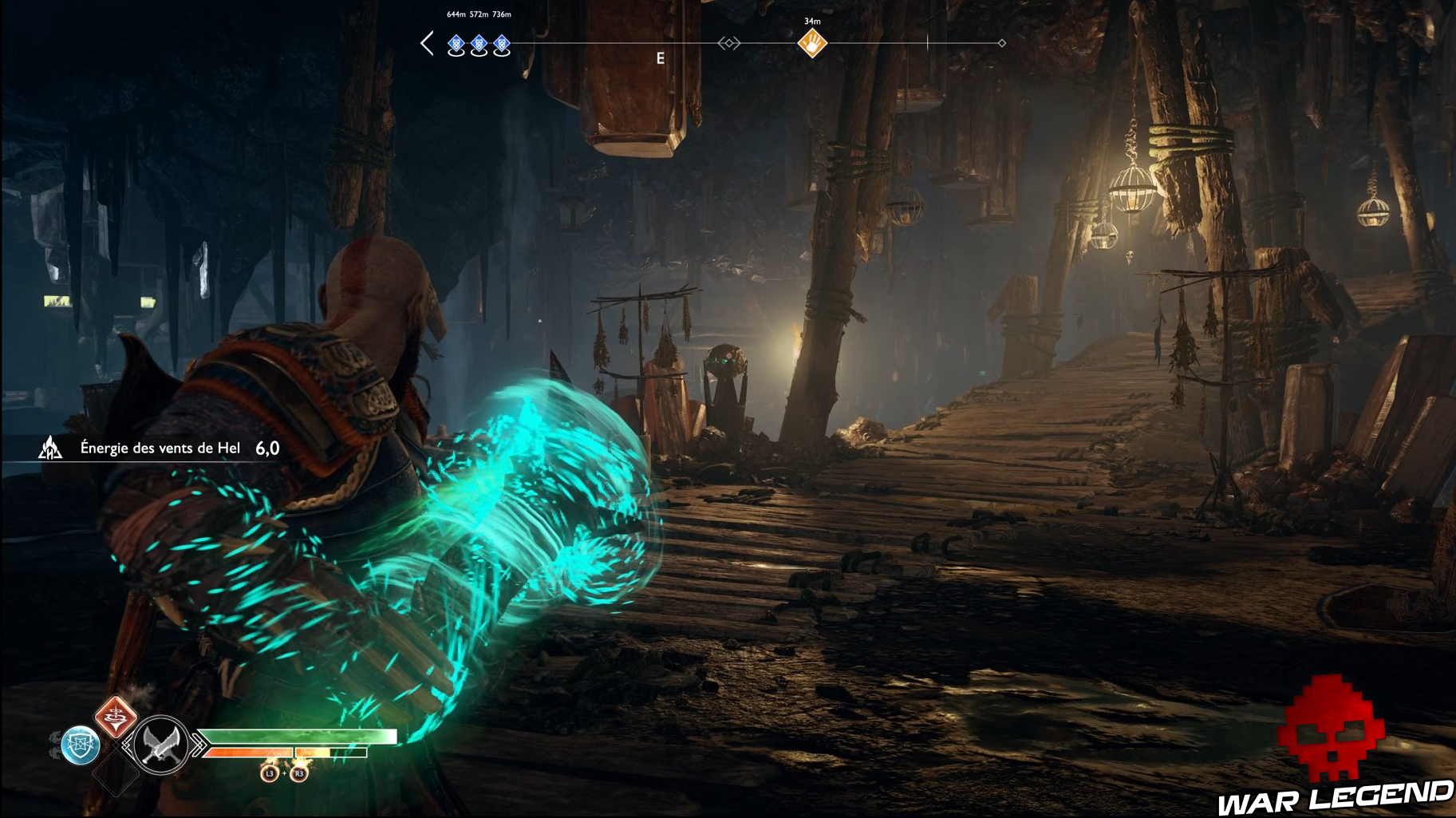Click the orange hand quest marker on compass
The width and height of the screenshot is (1456, 818).
(x=813, y=42)
